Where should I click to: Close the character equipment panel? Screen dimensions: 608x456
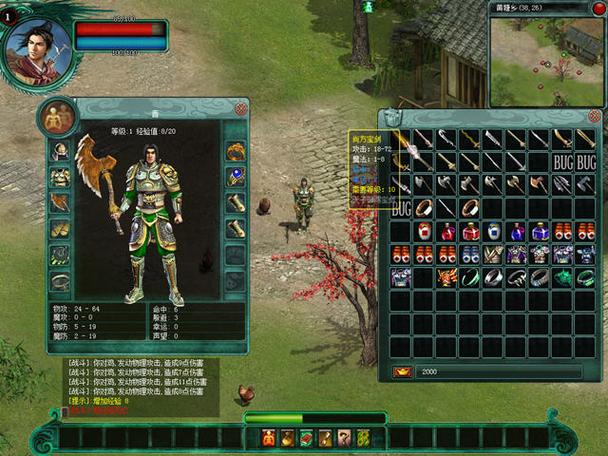[241, 108]
